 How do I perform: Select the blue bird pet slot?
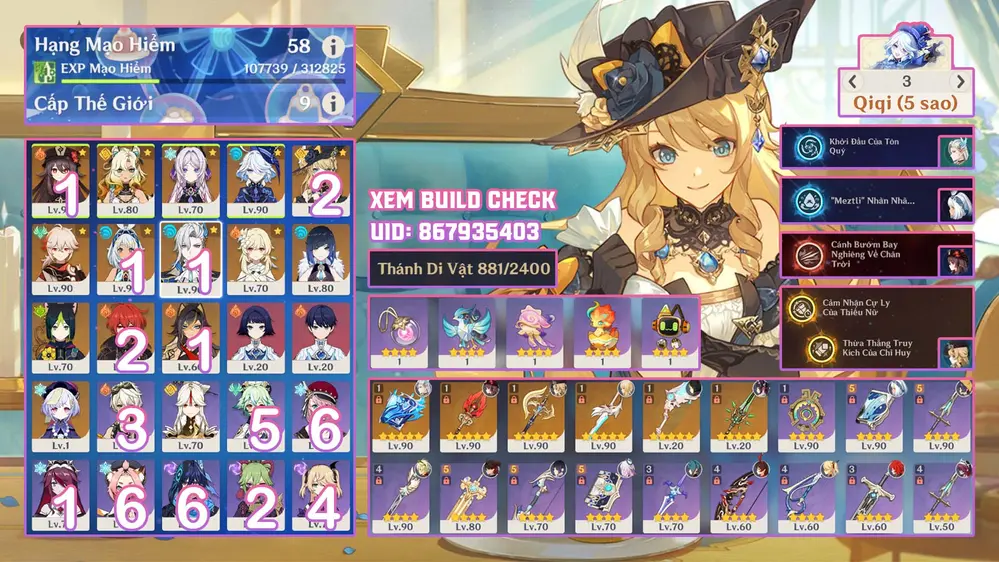point(465,330)
